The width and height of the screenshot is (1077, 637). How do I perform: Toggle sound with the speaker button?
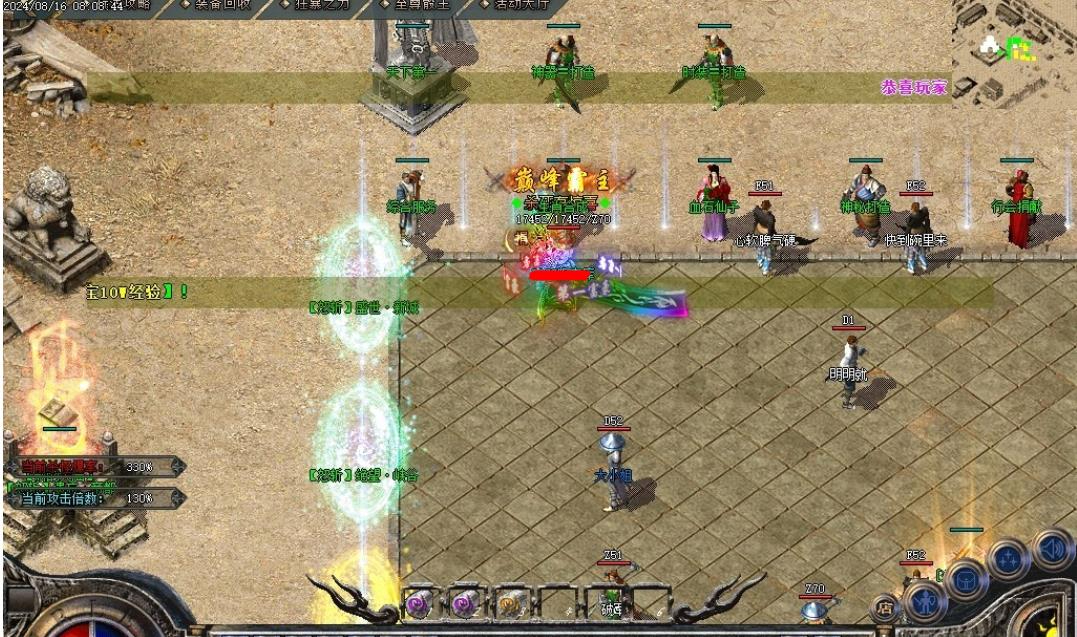pyautogui.click(x=1051, y=547)
